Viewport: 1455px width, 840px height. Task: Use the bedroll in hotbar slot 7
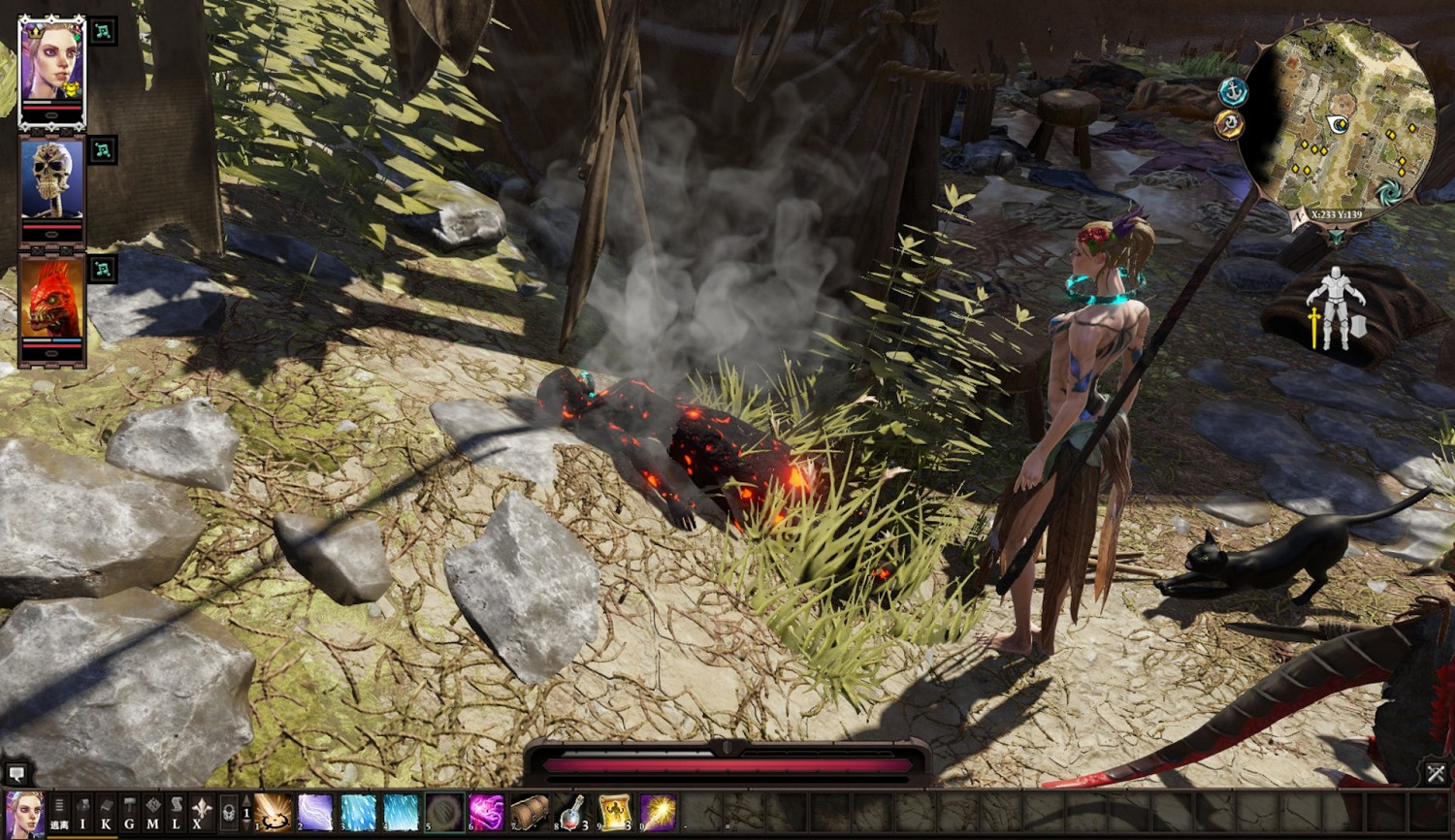529,813
